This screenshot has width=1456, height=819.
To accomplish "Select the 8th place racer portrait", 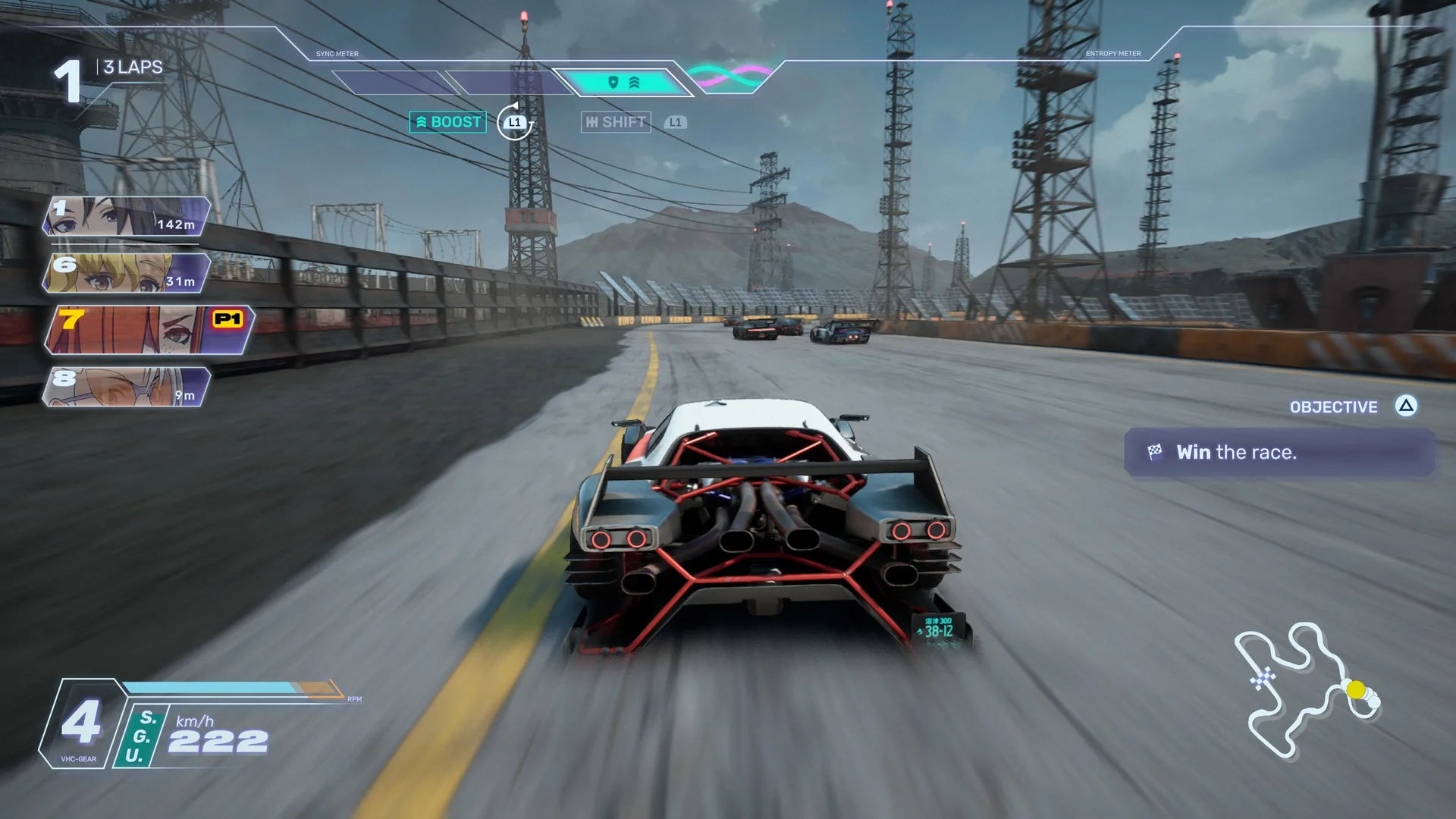I will click(126, 387).
